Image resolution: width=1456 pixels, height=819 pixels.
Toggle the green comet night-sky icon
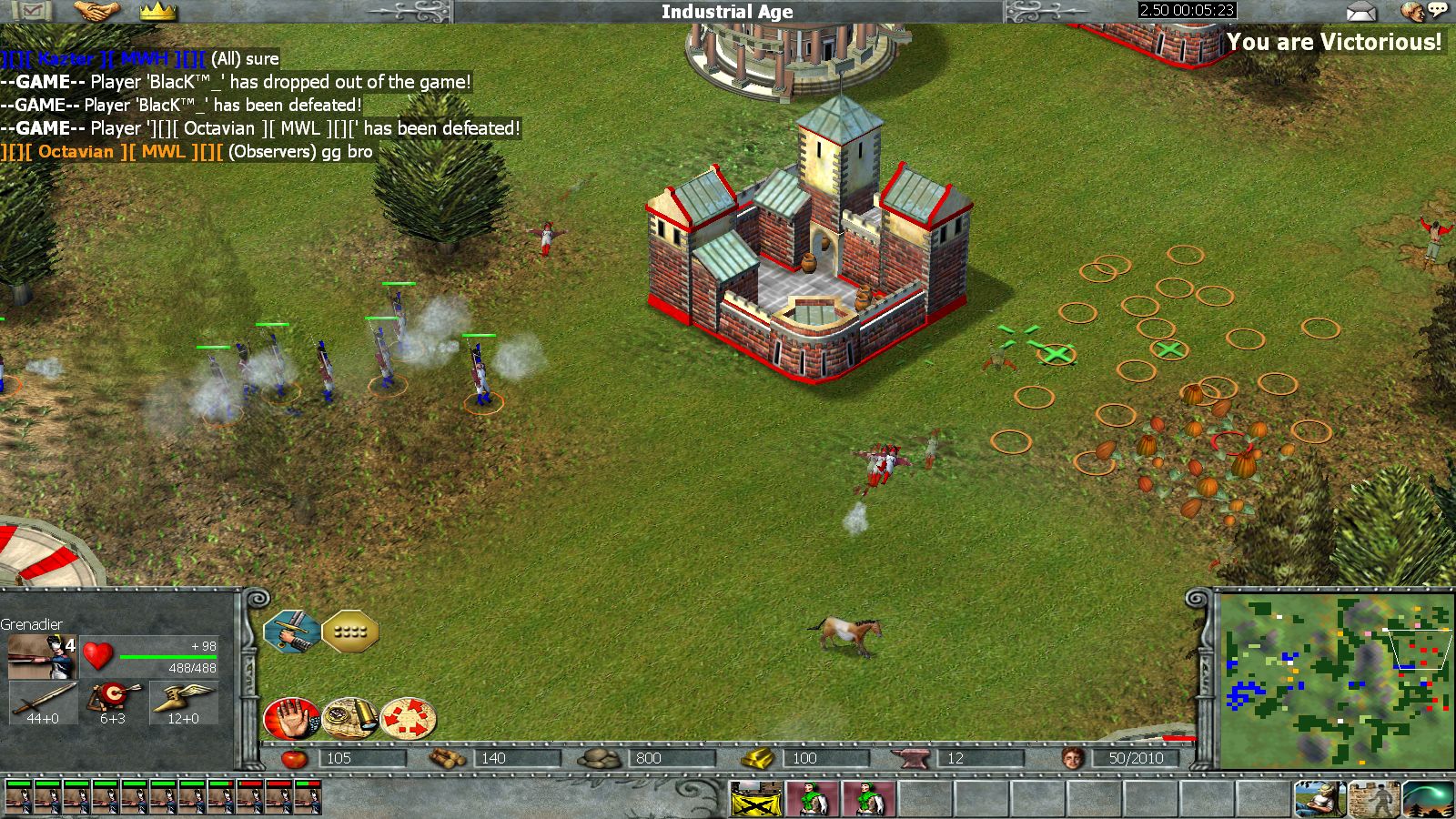pos(1427,798)
